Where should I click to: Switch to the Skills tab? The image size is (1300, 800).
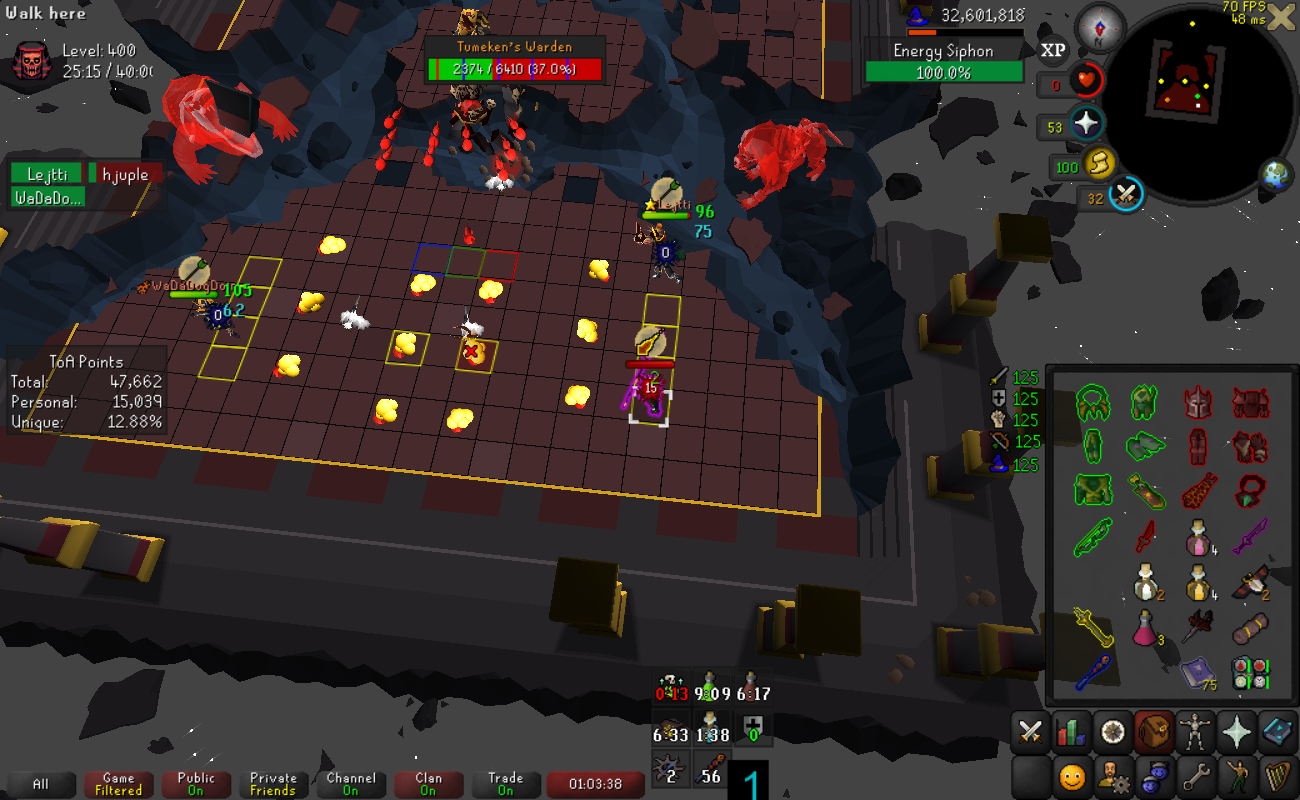click(1071, 733)
